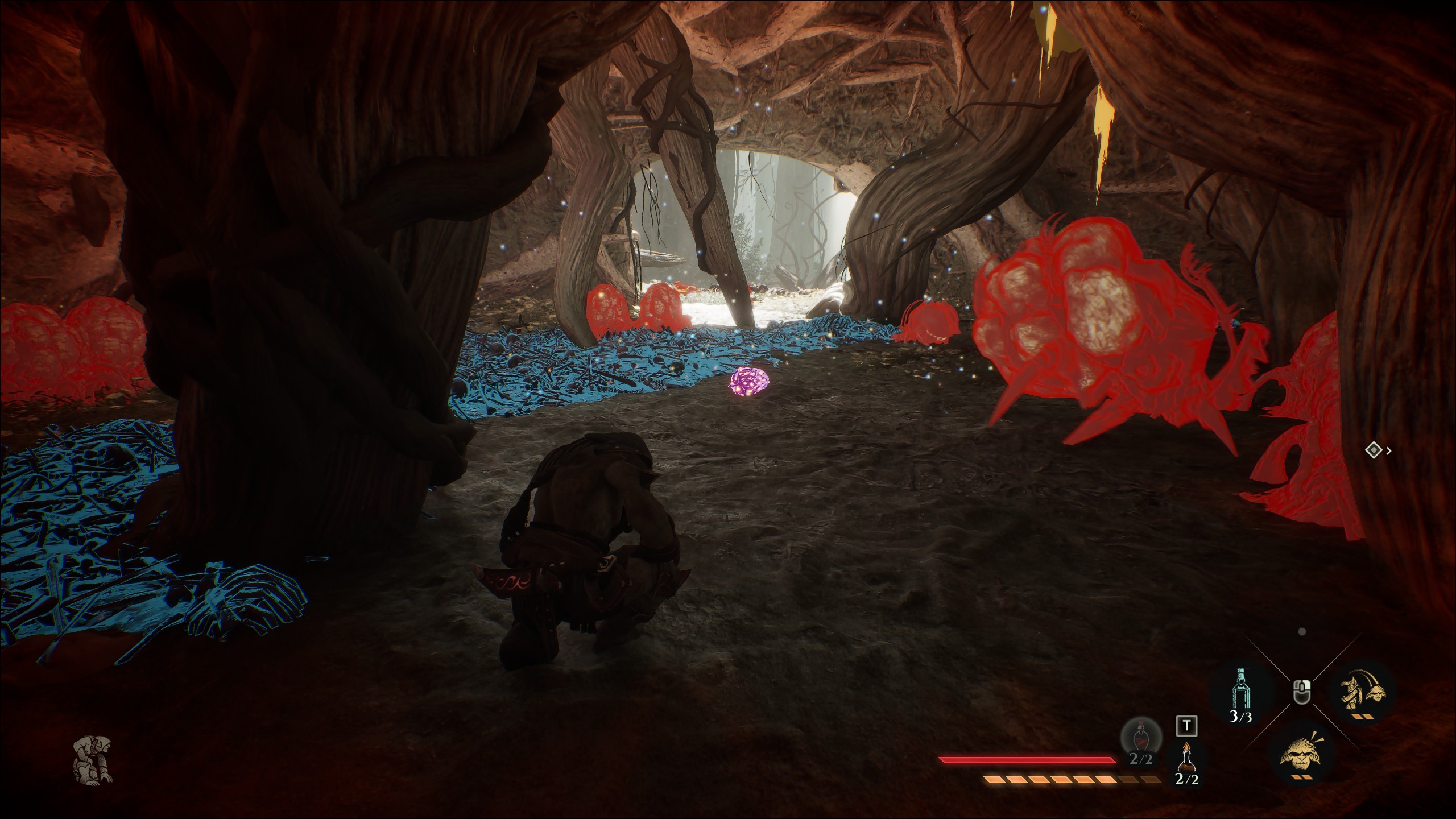Activate the goblin head alert ability
The image size is (1456, 819).
(1302, 752)
